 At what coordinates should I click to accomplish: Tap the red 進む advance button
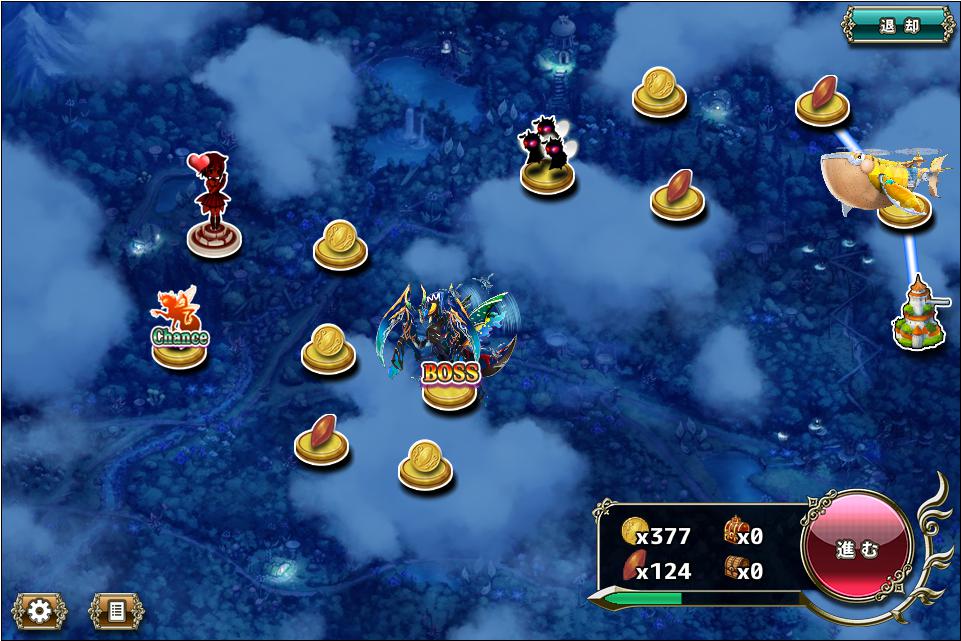(857, 547)
